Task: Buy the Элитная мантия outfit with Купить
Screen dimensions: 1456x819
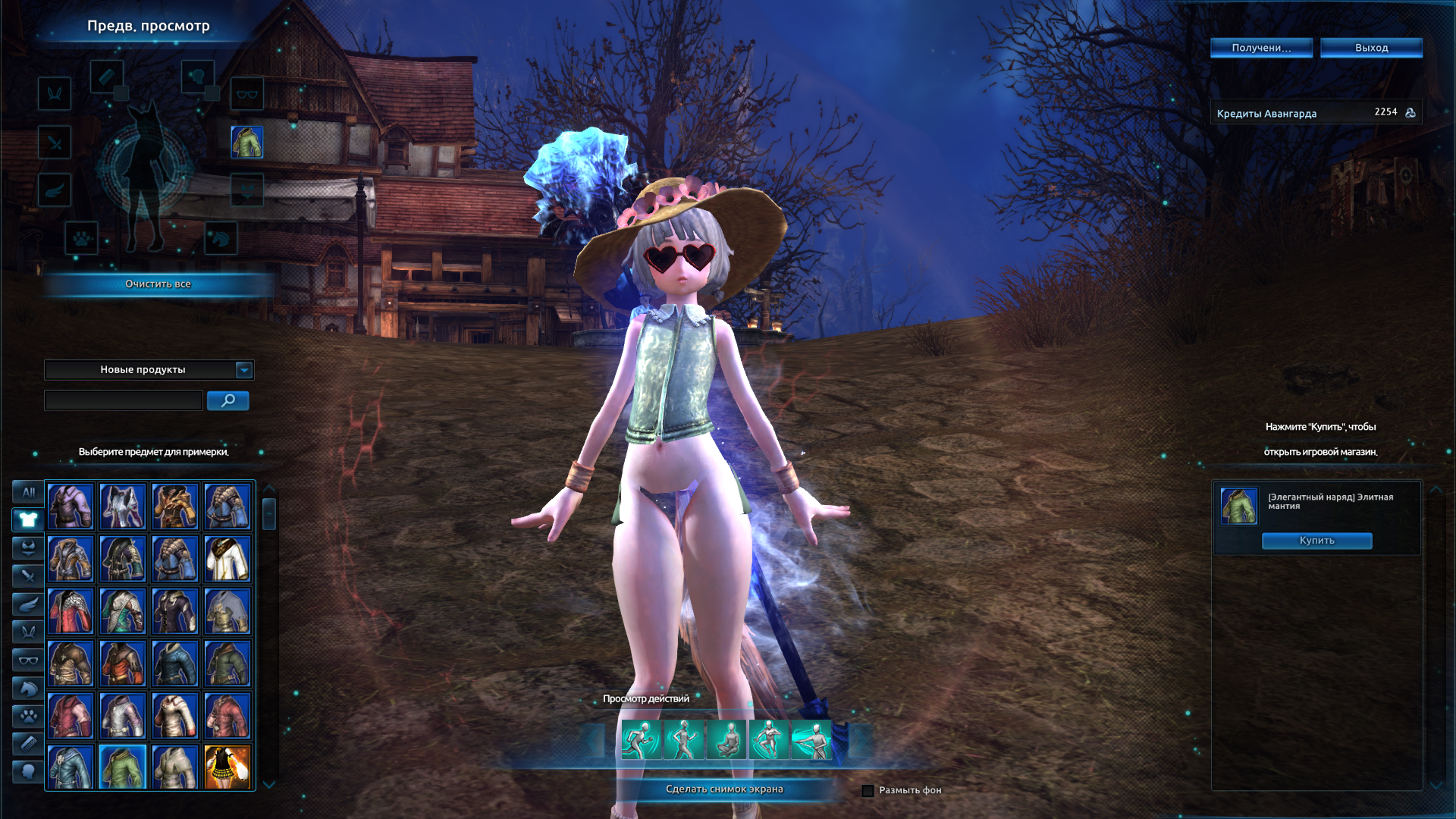Action: 1316,541
